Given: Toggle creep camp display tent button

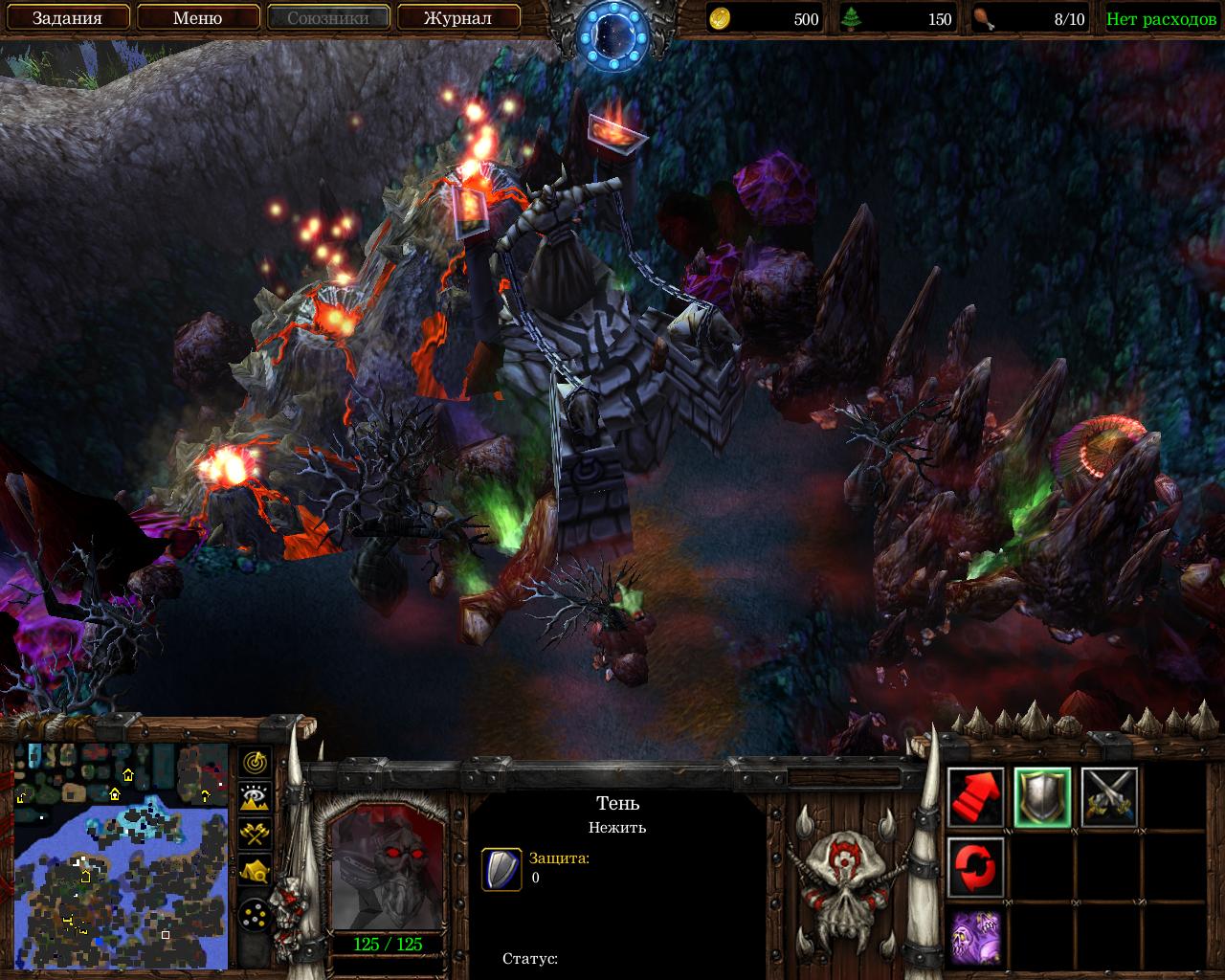Looking at the screenshot, I should pyautogui.click(x=256, y=869).
